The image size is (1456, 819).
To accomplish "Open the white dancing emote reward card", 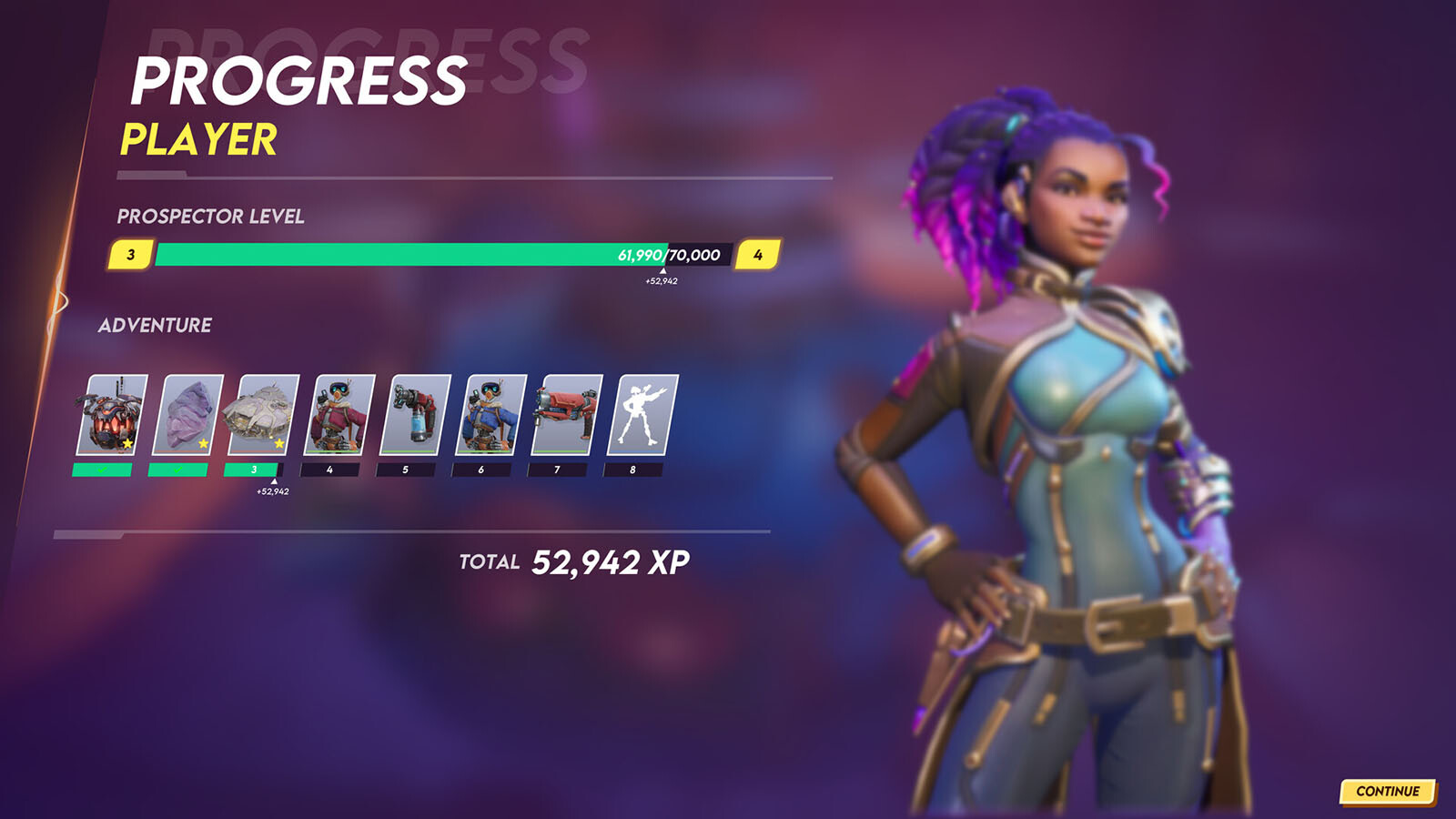I will pos(643,415).
